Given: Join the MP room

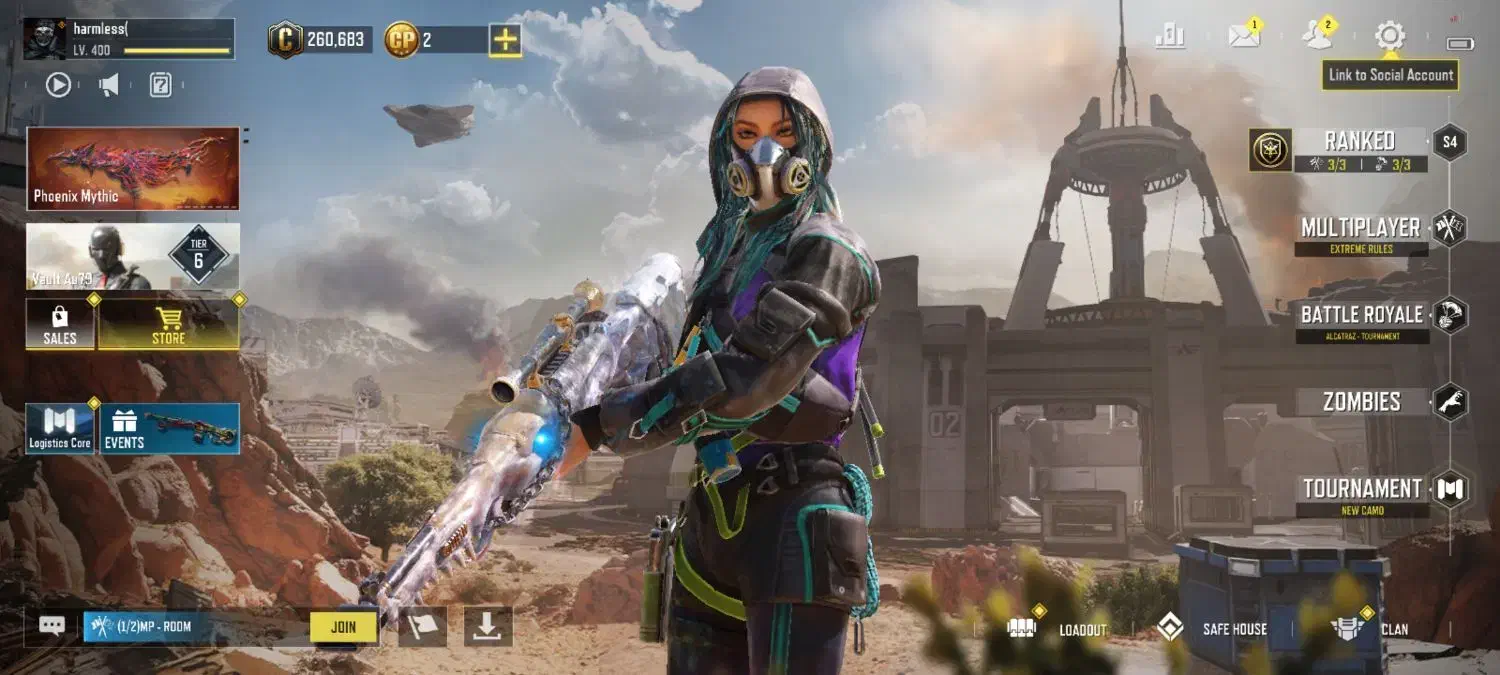Looking at the screenshot, I should coord(343,627).
